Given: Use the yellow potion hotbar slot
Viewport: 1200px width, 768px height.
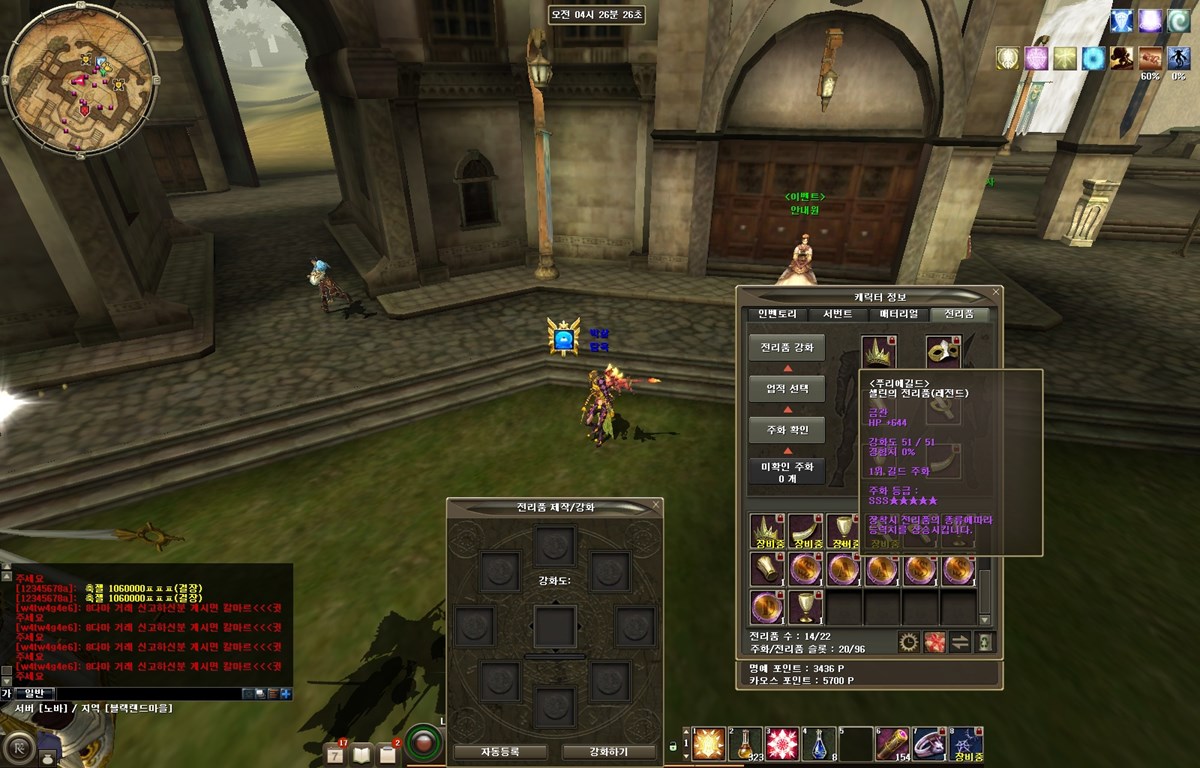Looking at the screenshot, I should coord(745,745).
